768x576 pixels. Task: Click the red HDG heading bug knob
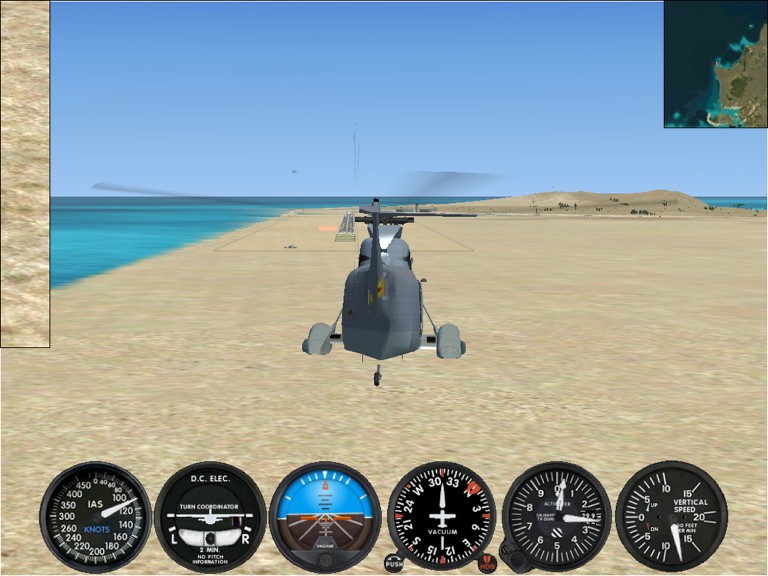point(487,564)
